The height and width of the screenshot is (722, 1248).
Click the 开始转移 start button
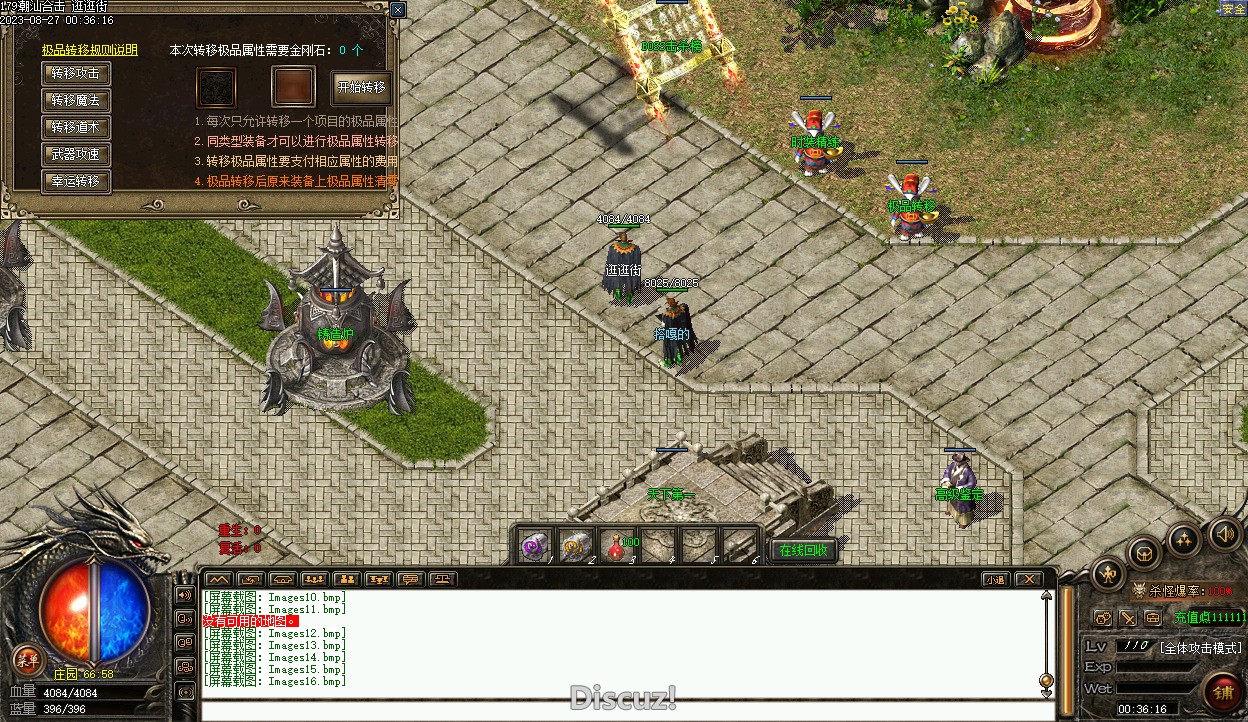click(361, 88)
